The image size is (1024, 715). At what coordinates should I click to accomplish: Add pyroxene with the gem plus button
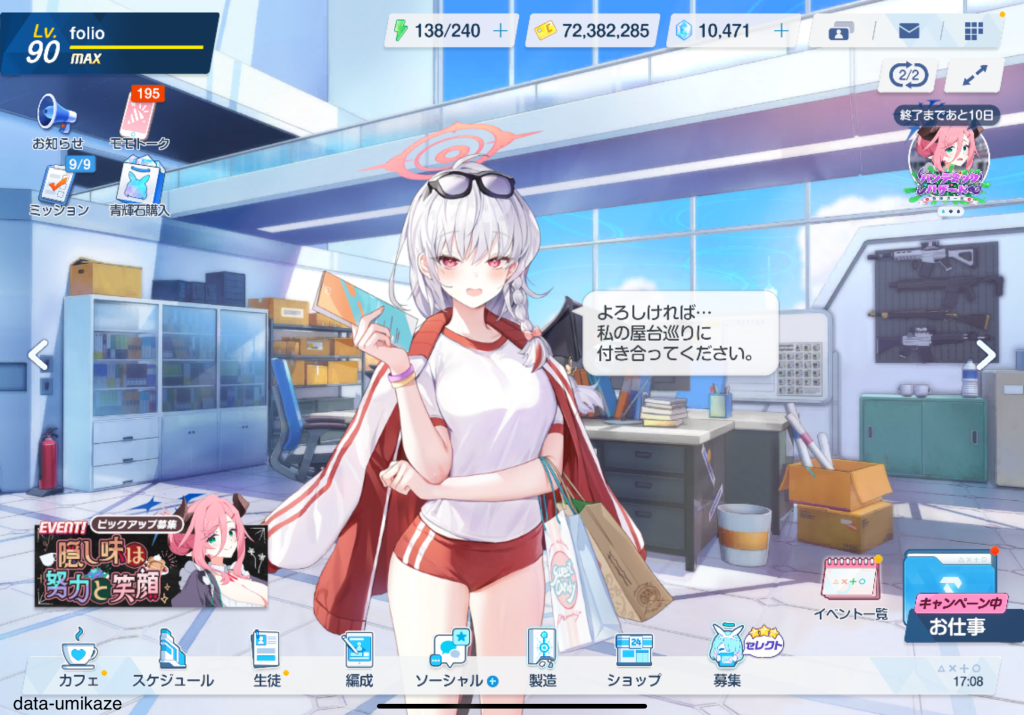coord(781,31)
